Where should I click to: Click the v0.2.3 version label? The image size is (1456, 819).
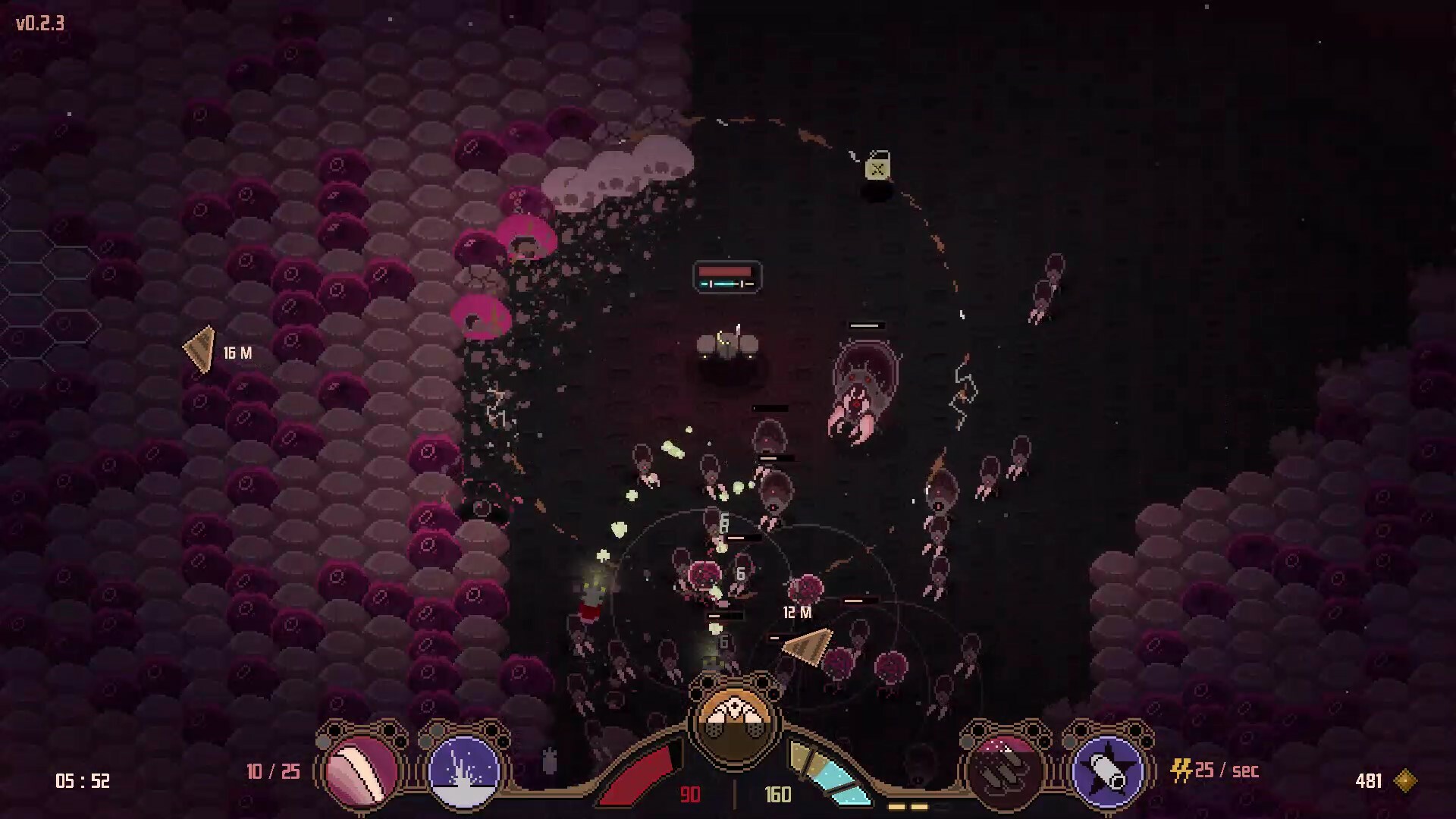37,24
